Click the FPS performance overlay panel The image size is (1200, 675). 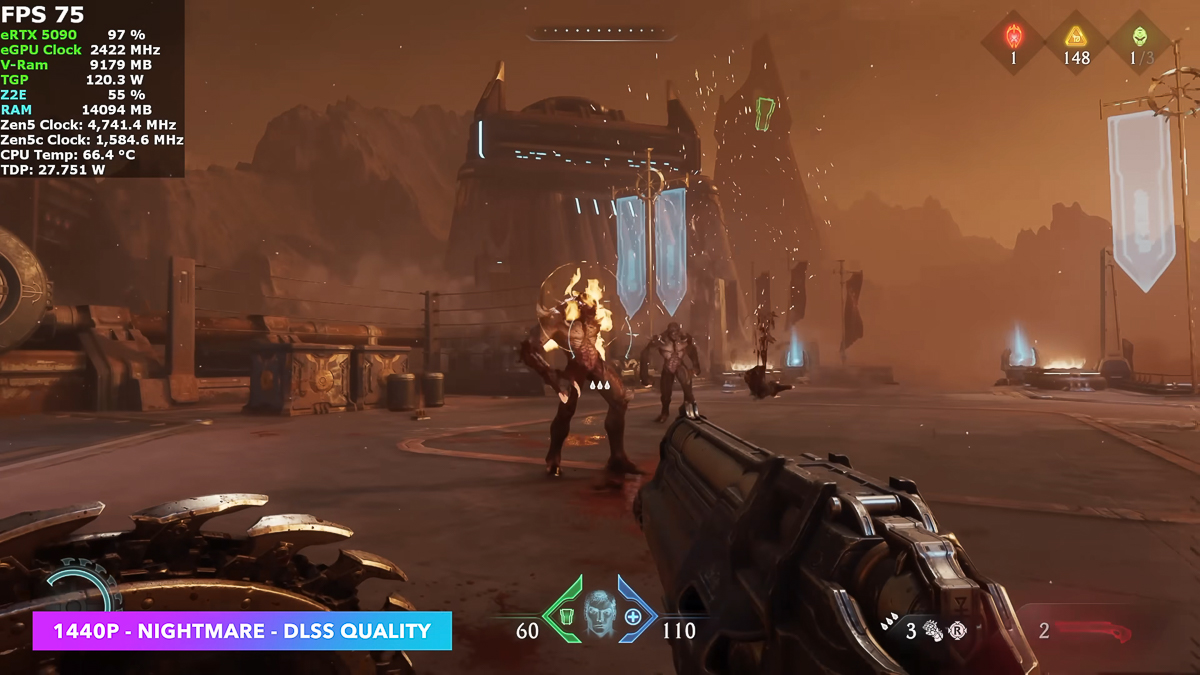click(92, 89)
